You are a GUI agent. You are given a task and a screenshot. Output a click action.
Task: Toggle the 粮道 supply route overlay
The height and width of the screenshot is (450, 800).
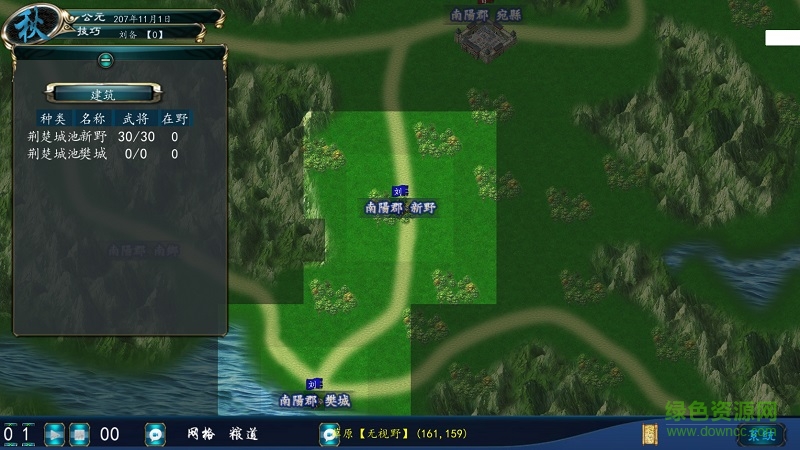(244, 434)
